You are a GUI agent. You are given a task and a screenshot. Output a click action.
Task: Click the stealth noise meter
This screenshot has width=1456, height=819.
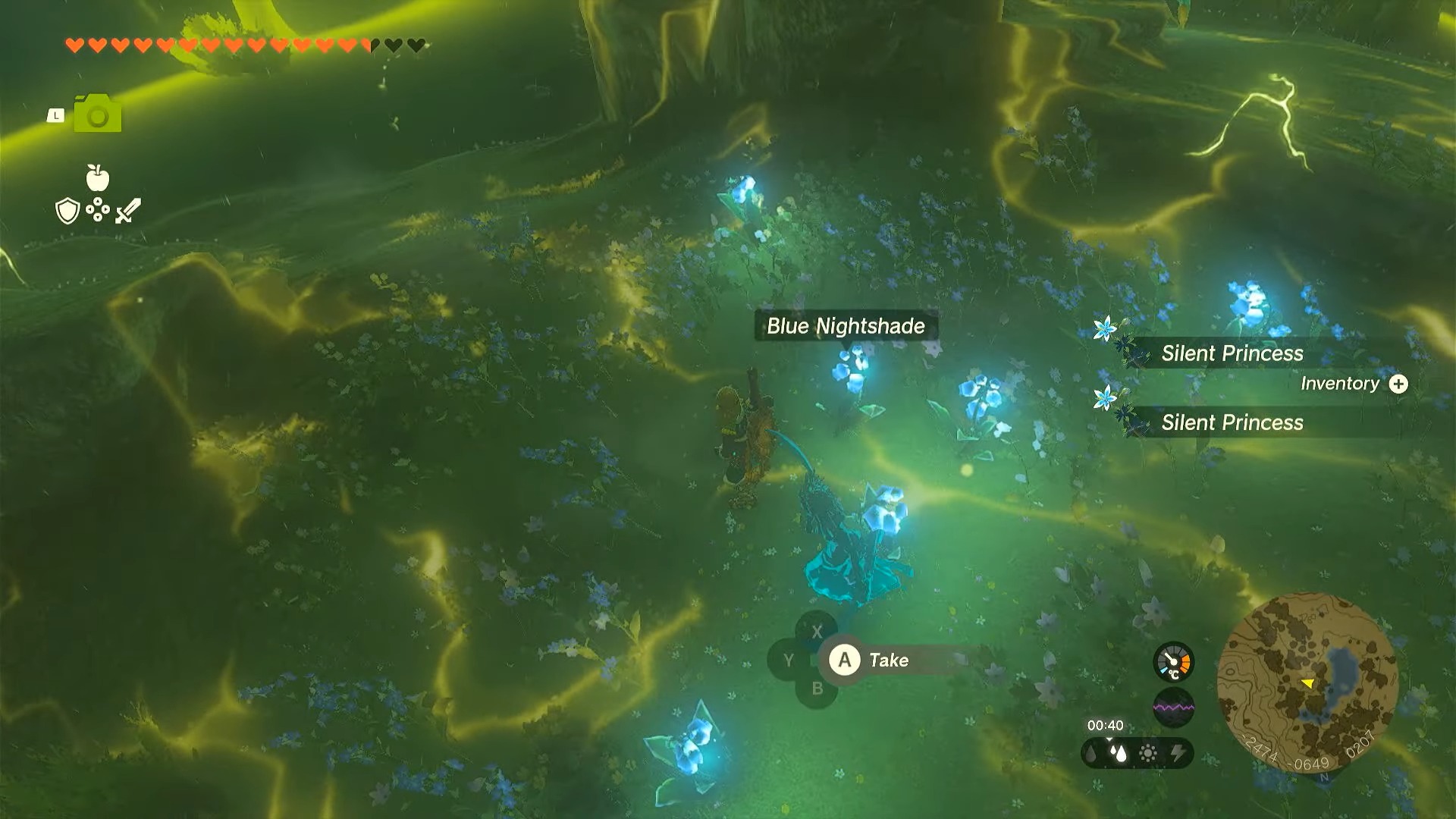pos(1175,706)
